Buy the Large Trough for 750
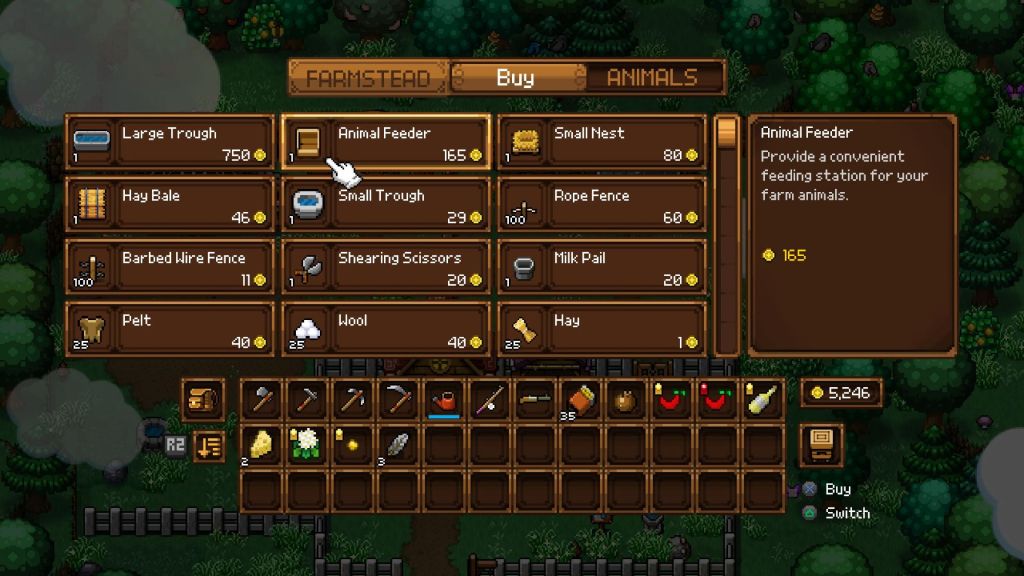The width and height of the screenshot is (1024, 576). [x=170, y=143]
